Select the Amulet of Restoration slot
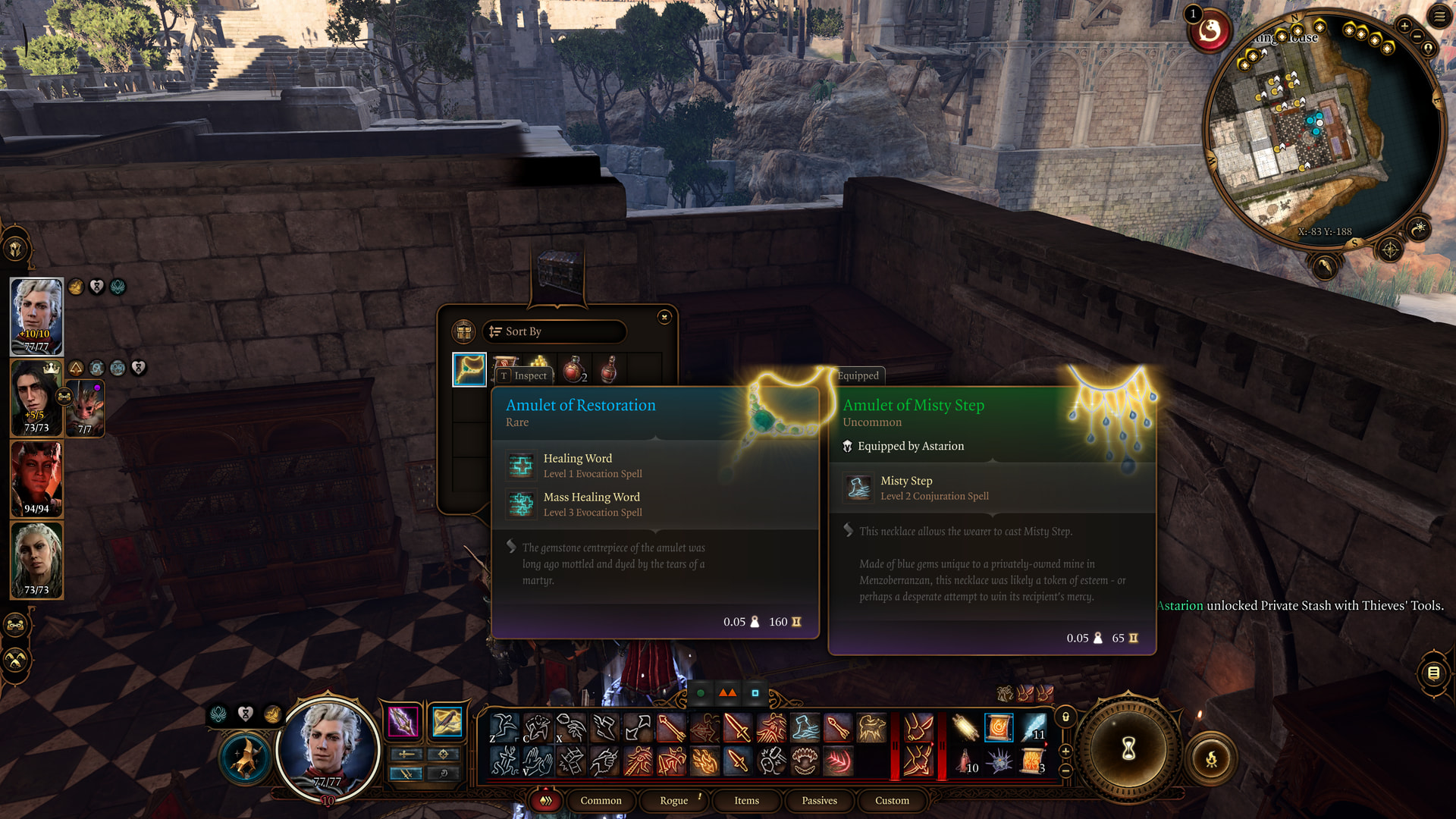Viewport: 1456px width, 819px height. click(x=469, y=369)
